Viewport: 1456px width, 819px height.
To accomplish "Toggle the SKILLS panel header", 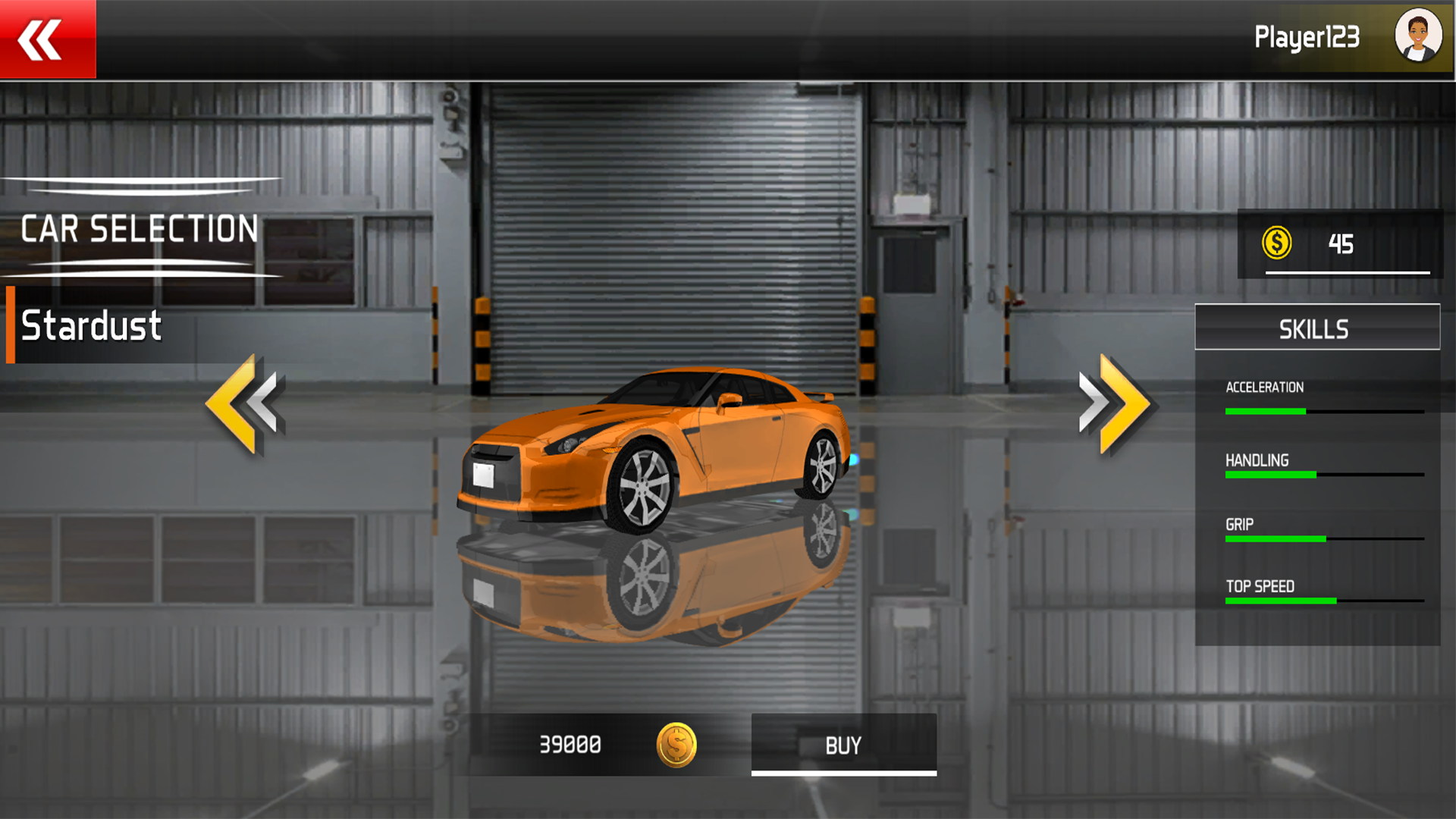I will pyautogui.click(x=1316, y=327).
